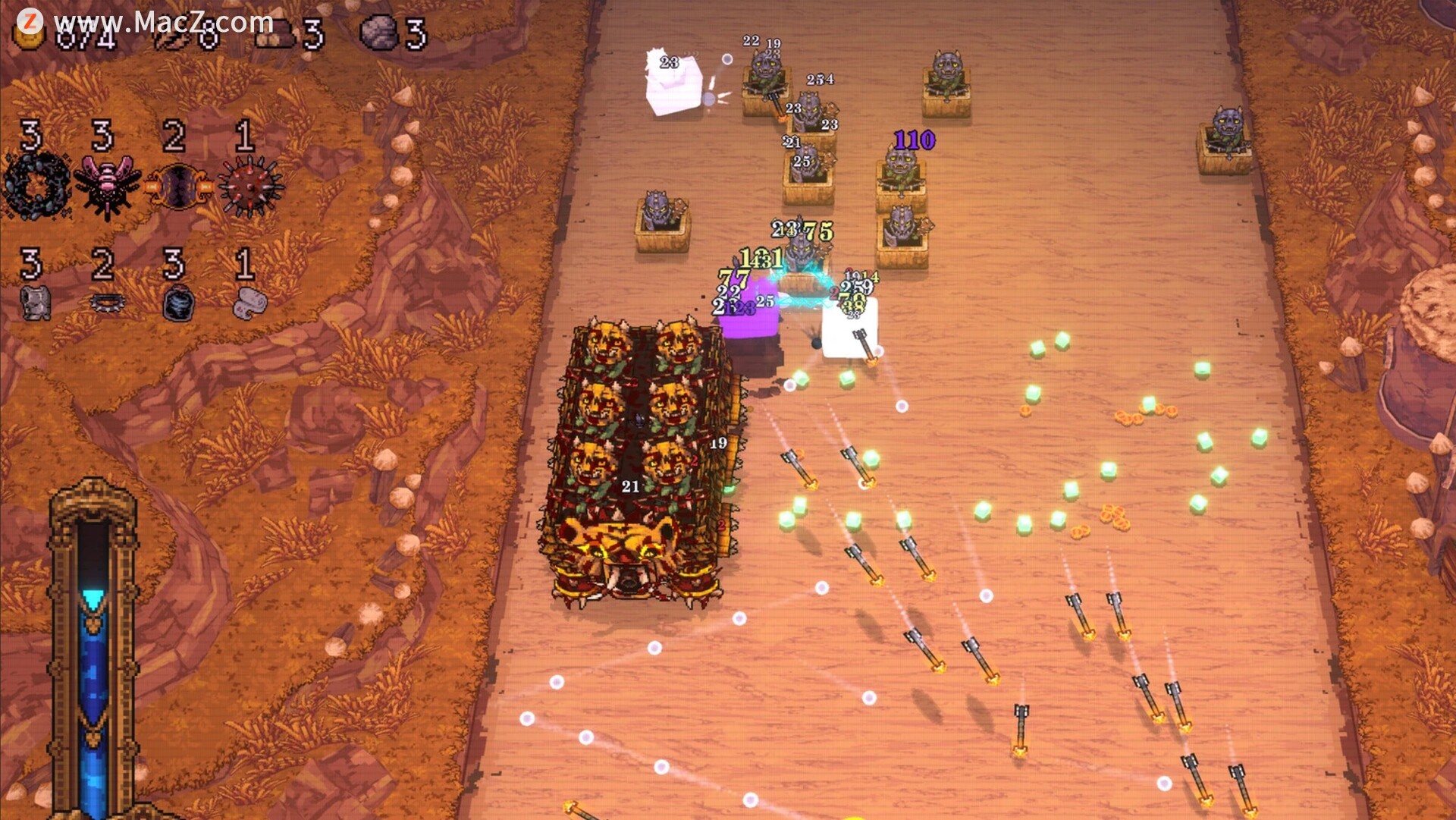Select the dark rock ring weapon icon
Screen dimensions: 1456x820
[35, 184]
